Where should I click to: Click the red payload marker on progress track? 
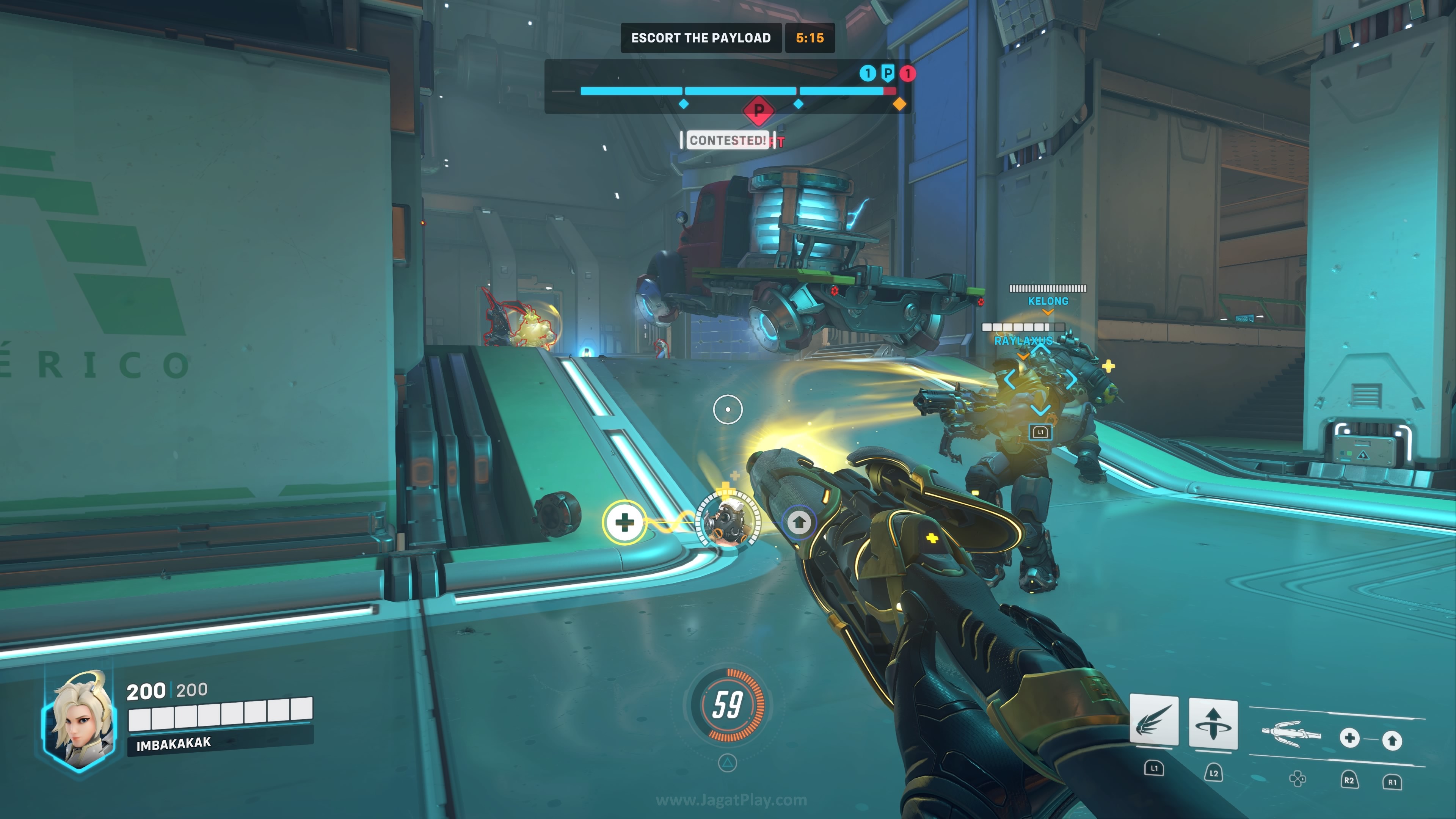[x=758, y=110]
